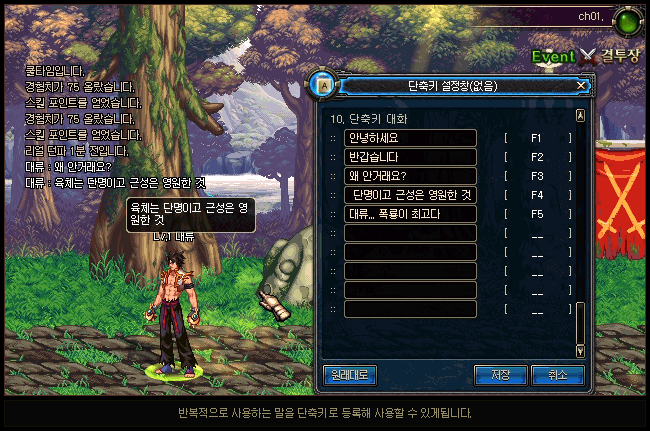Select the F4 key binding slot
Image resolution: width=650 pixels, height=431 pixels.
[x=537, y=195]
